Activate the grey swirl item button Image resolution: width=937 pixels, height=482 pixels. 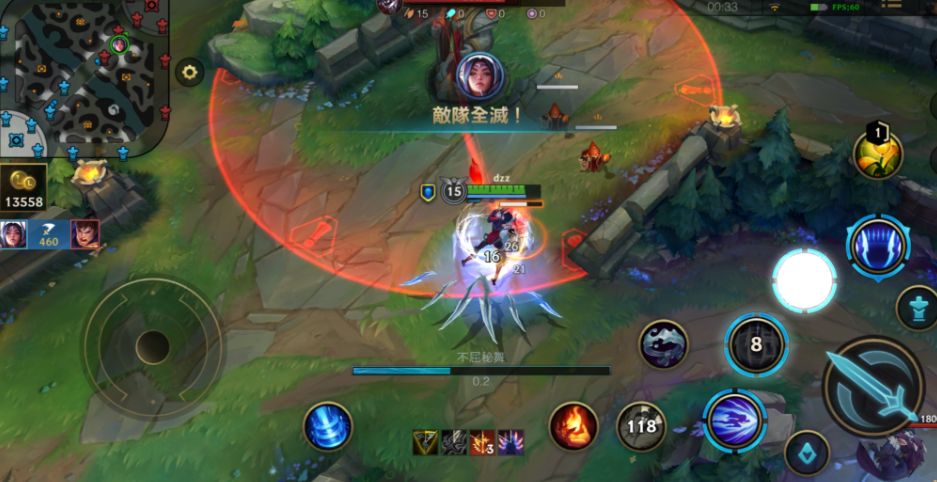point(665,345)
